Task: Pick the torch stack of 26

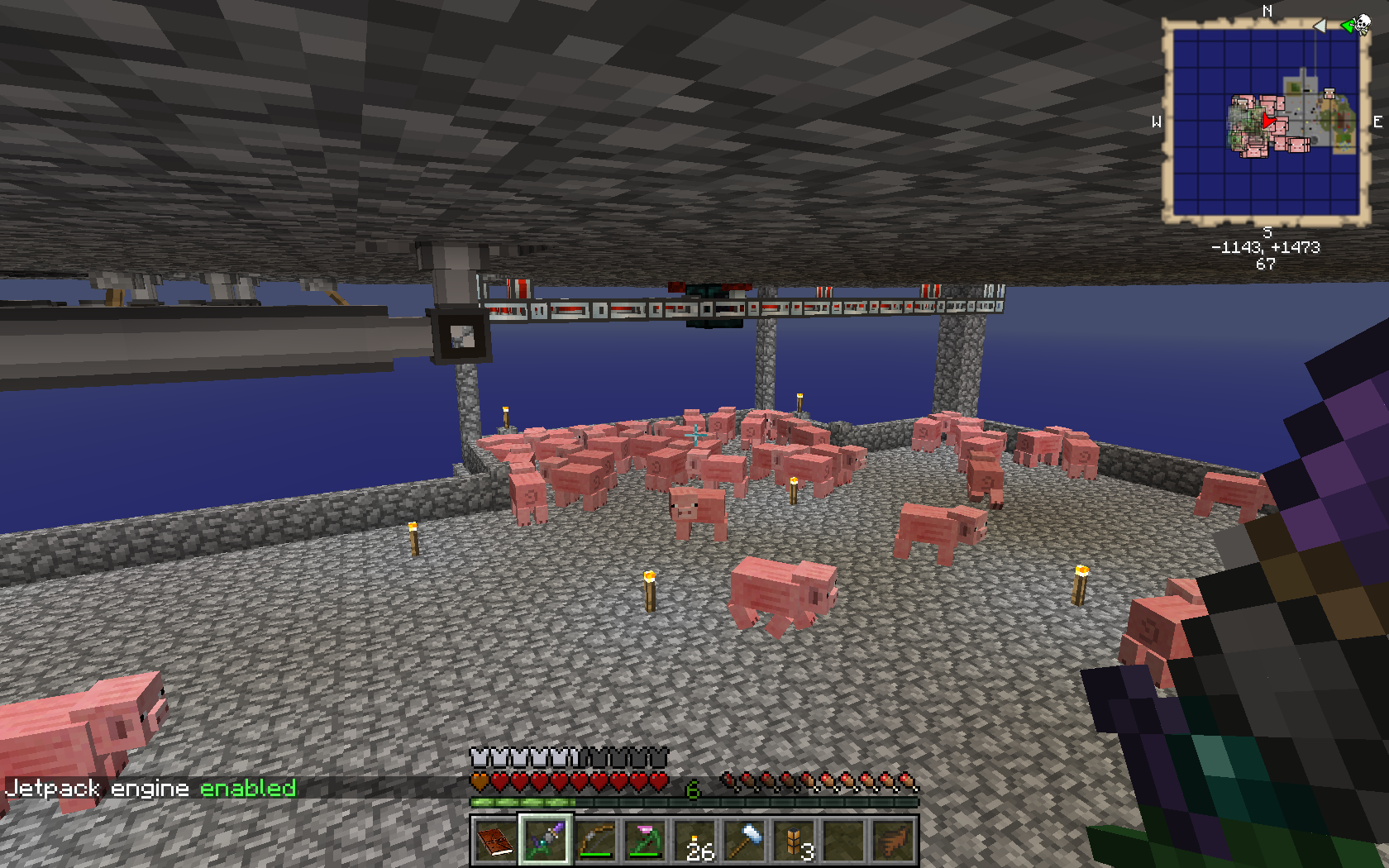Action: coord(696,842)
